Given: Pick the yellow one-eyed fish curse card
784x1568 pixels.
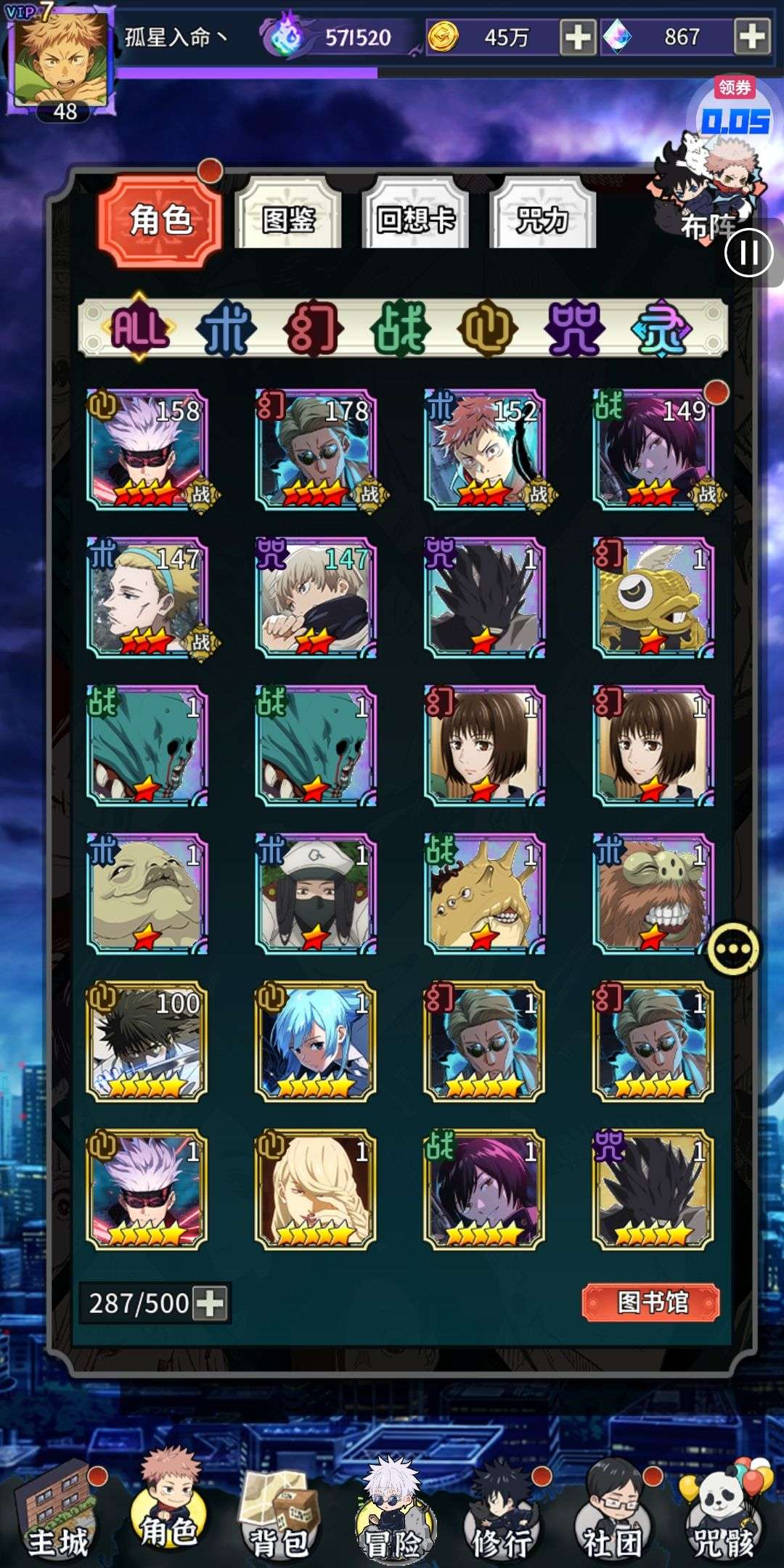Looking at the screenshot, I should coord(653,597).
